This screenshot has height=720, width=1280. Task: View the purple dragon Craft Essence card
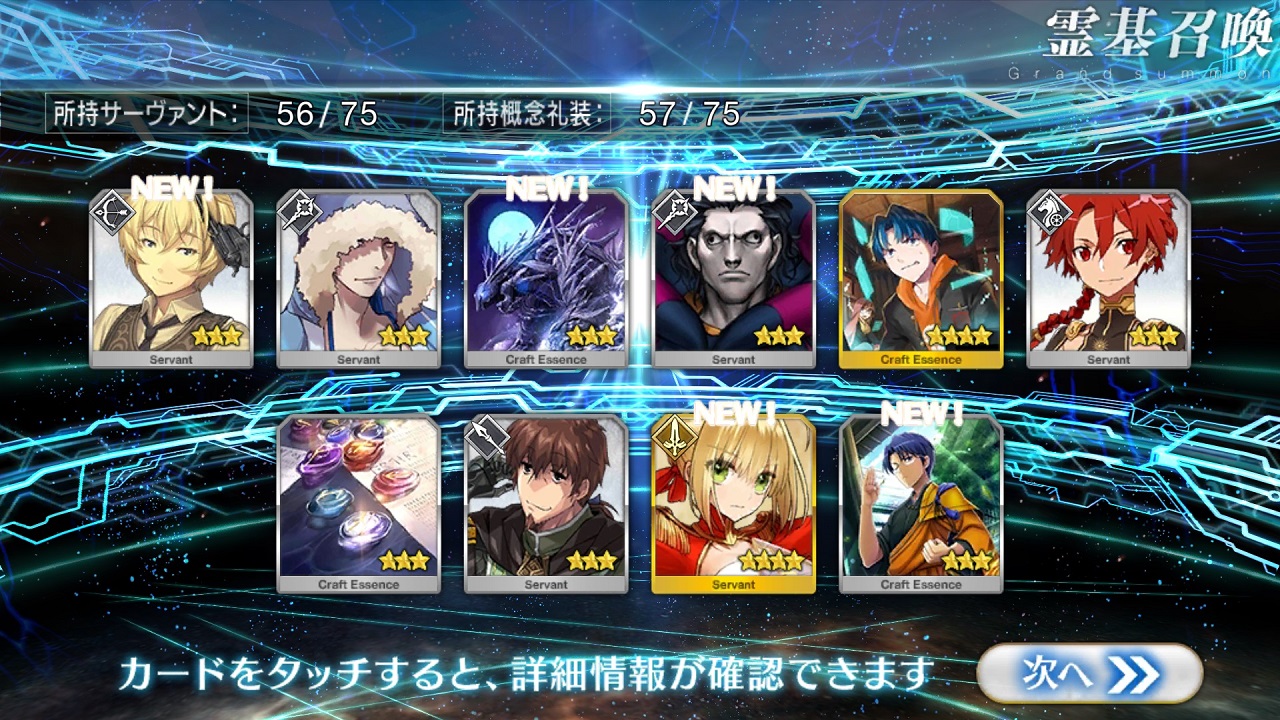click(546, 279)
